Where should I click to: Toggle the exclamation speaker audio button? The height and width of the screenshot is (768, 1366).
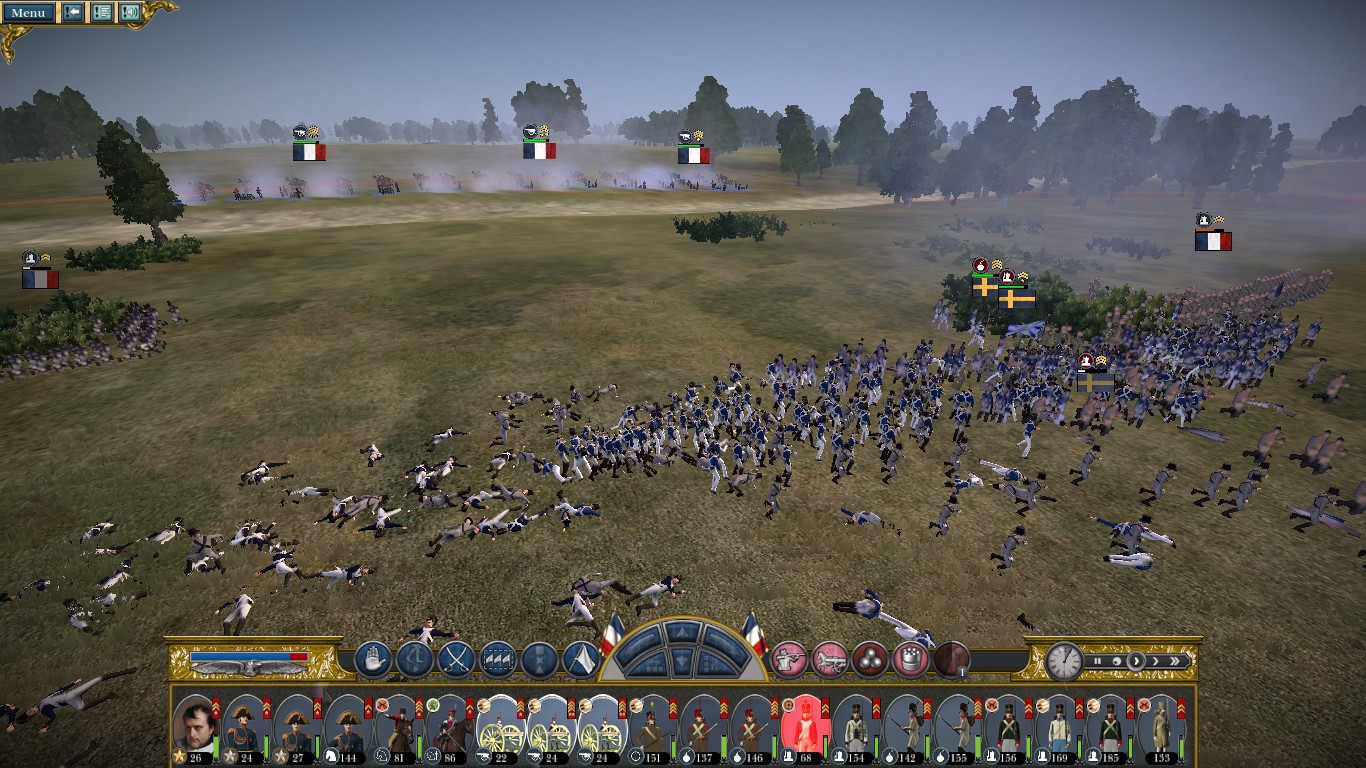click(x=130, y=13)
